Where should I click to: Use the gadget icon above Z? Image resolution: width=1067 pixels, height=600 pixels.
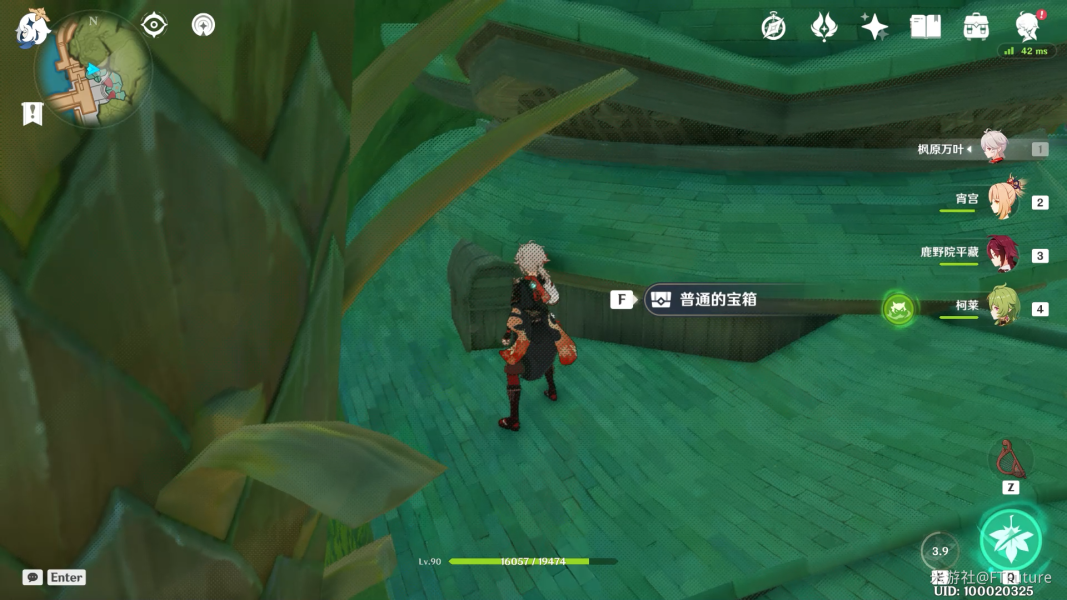[x=1010, y=459]
